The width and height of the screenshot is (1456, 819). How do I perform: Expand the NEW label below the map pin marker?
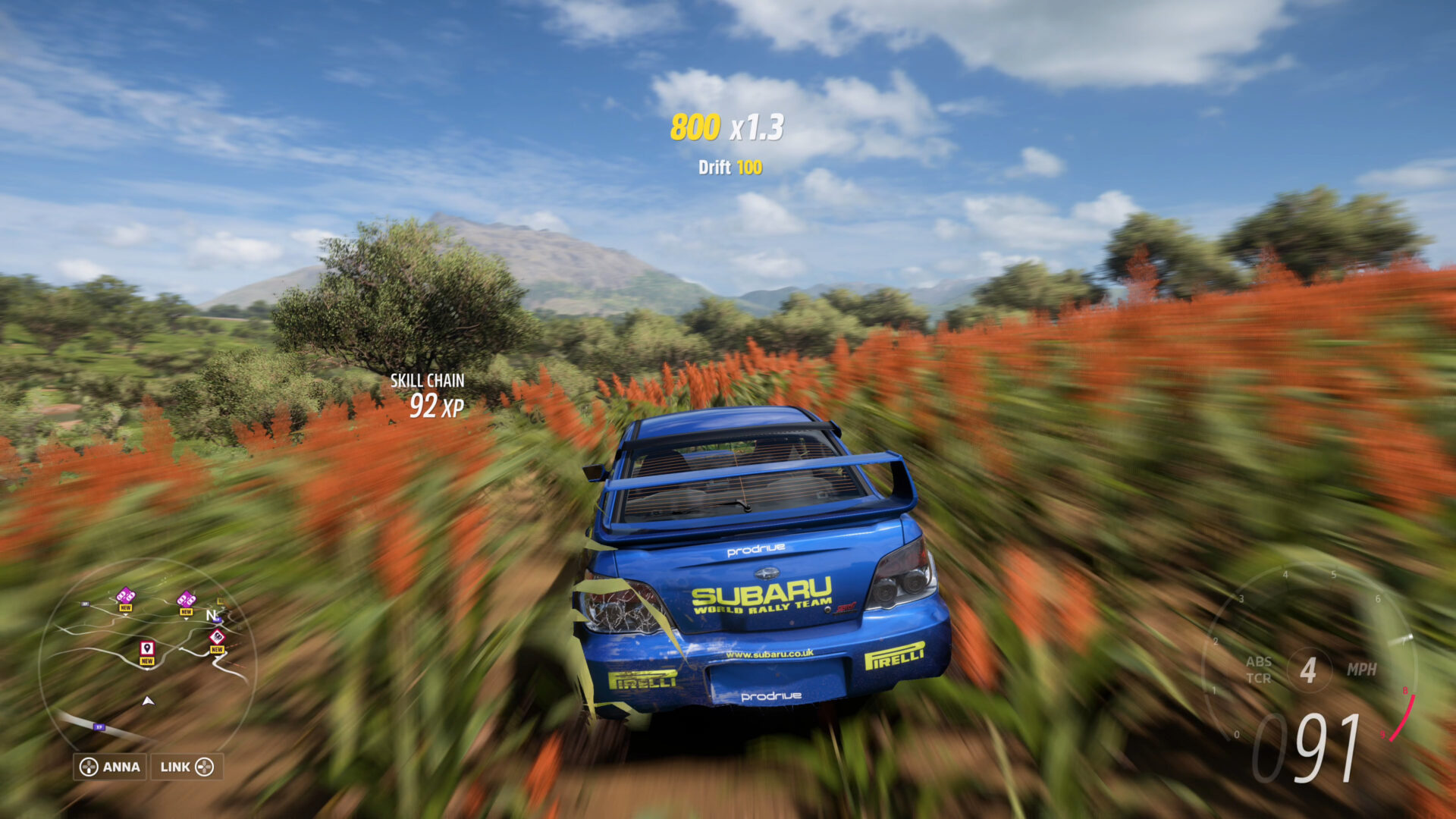(x=146, y=661)
